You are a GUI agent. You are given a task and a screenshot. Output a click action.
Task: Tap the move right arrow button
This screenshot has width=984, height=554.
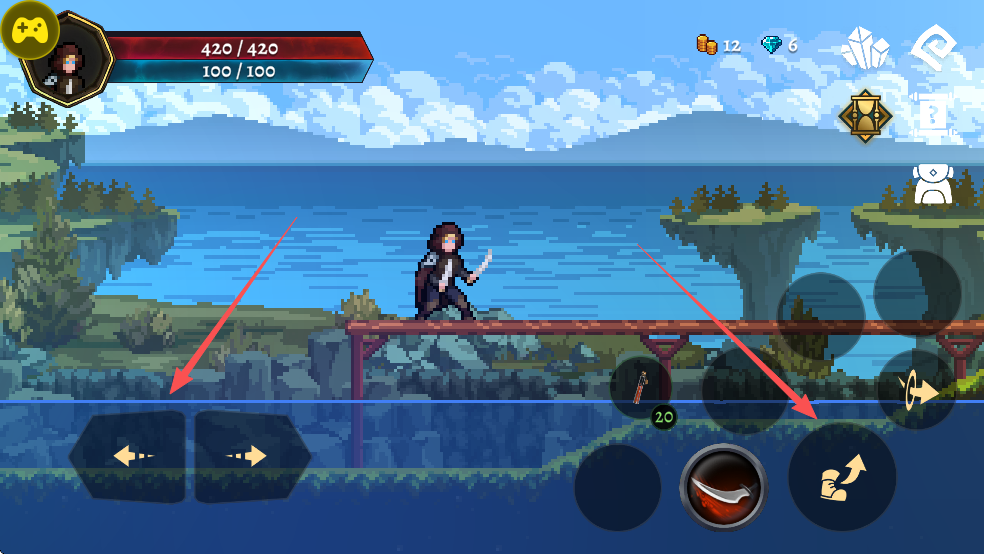click(251, 457)
